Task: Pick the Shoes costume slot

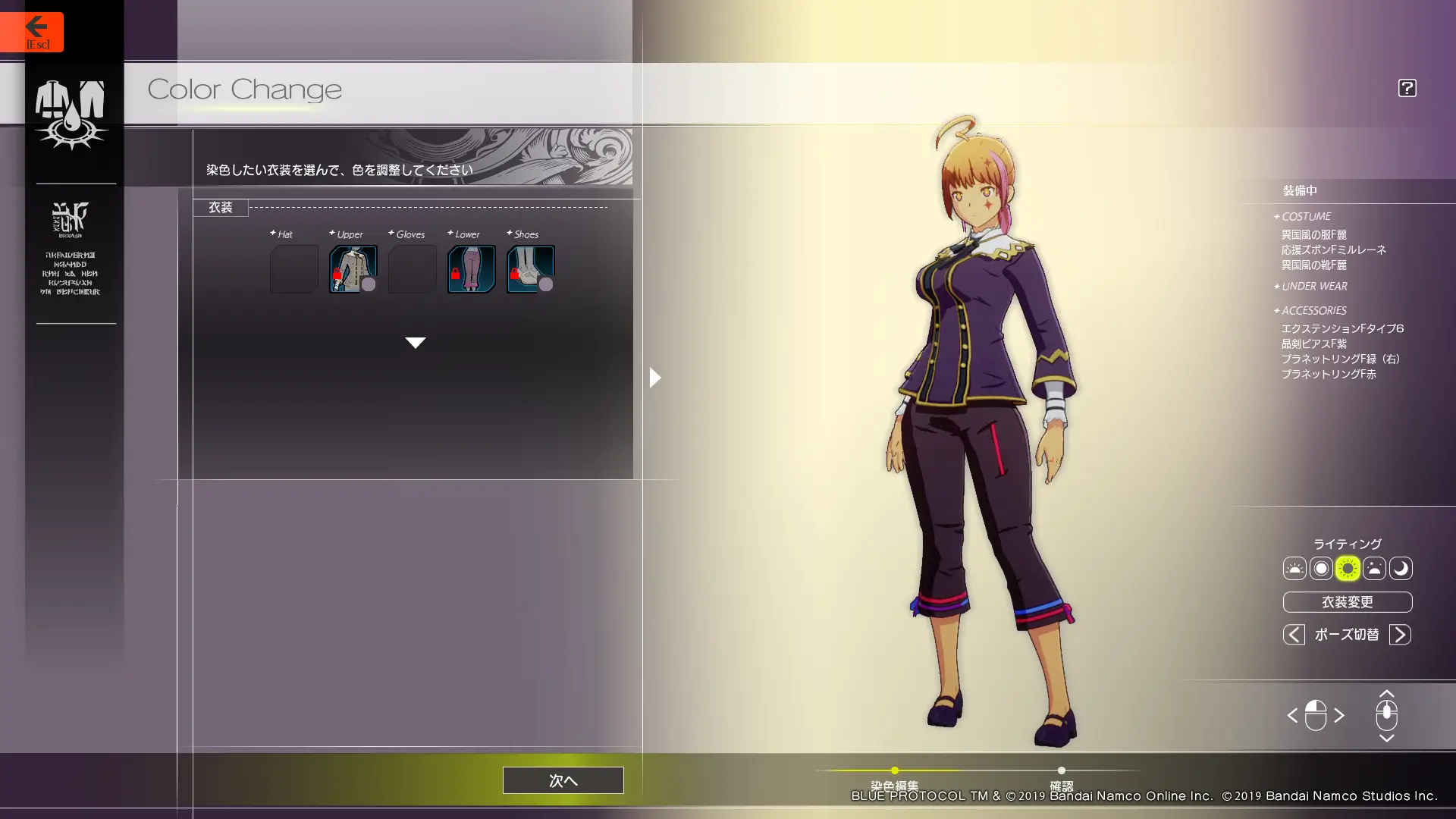Action: [530, 268]
